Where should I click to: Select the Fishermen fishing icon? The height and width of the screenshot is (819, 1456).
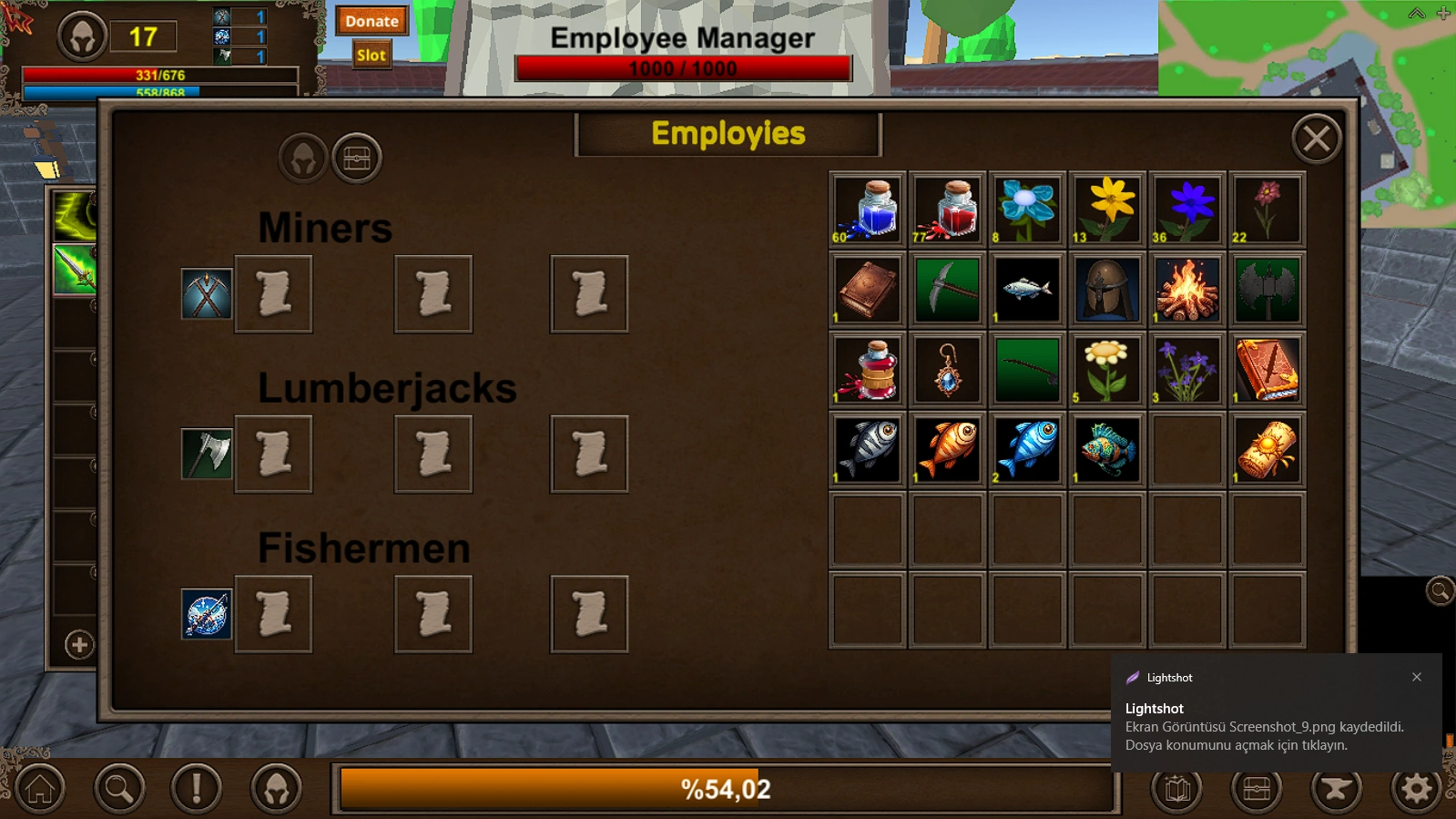(206, 613)
